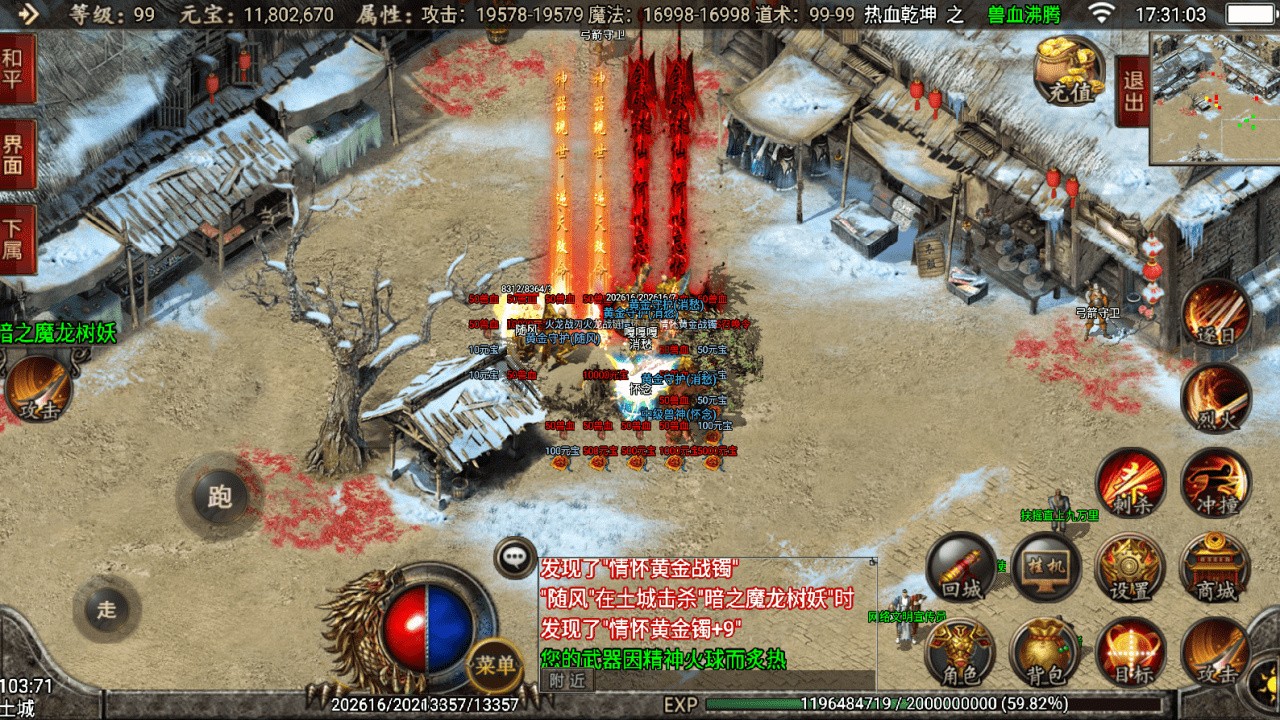Open the 角色 character sheet

[x=961, y=652]
